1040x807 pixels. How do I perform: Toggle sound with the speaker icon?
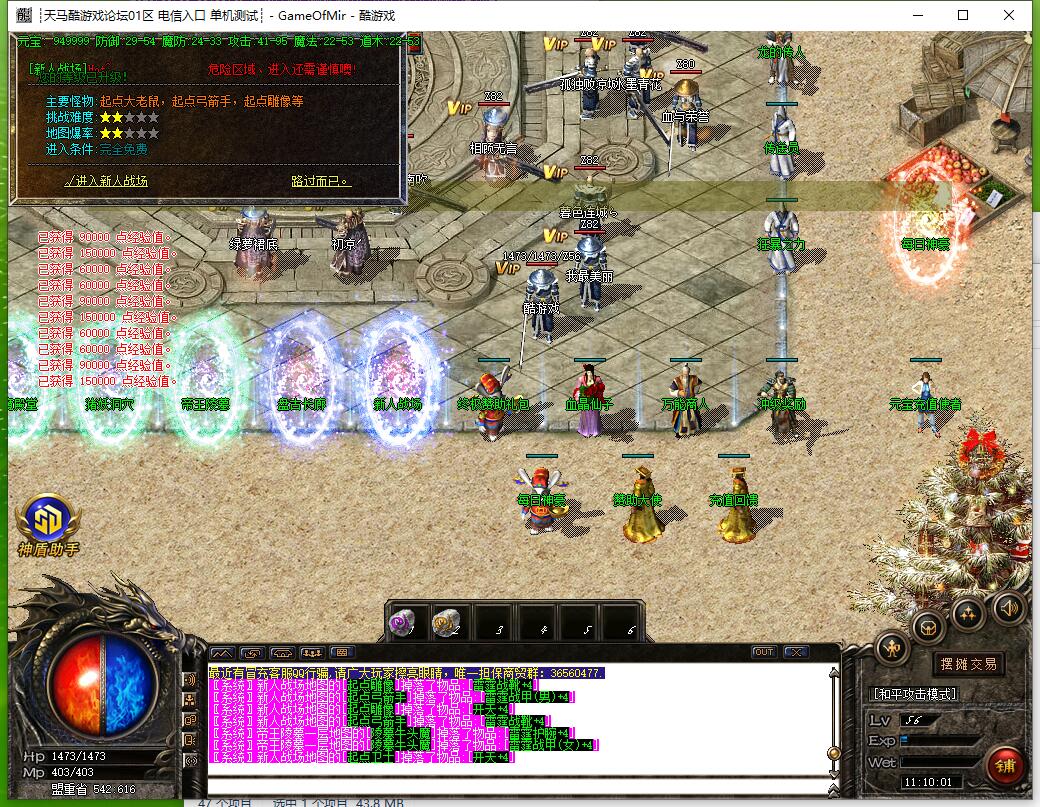click(1007, 606)
